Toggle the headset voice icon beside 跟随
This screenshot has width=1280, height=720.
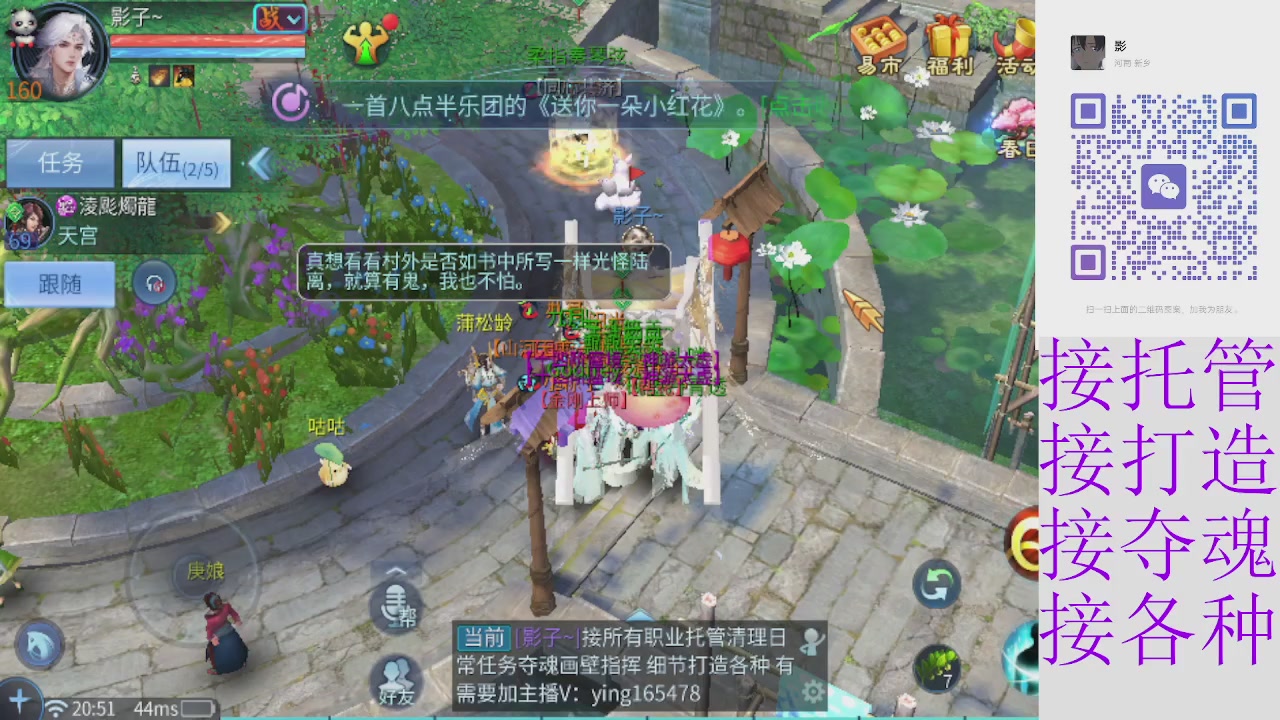coord(154,283)
